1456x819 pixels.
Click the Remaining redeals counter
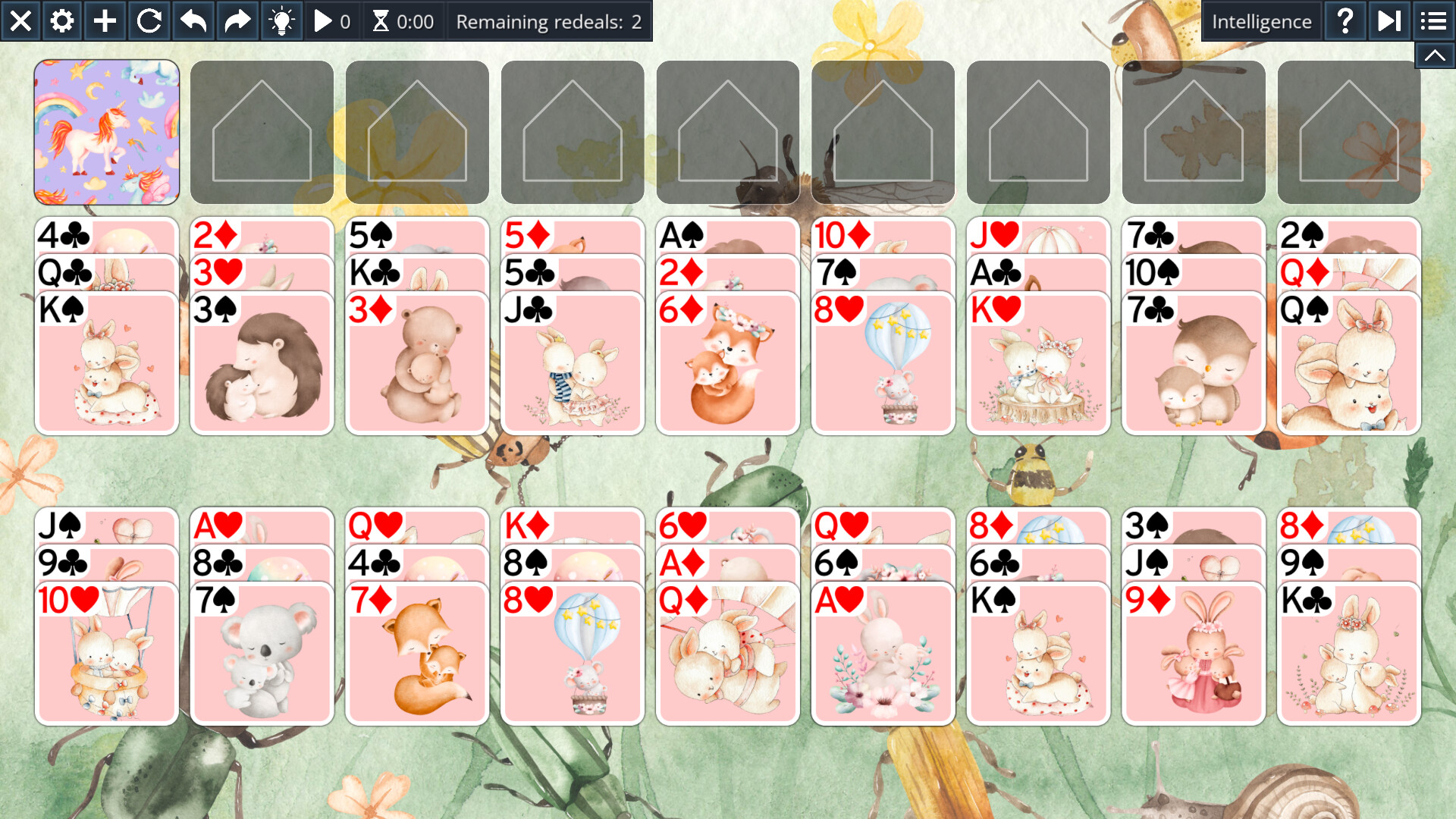(548, 20)
